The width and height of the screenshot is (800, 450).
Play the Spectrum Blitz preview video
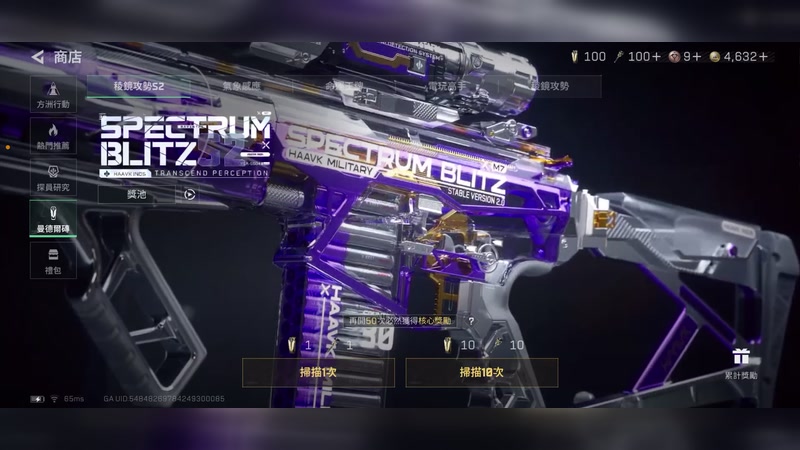pos(190,194)
